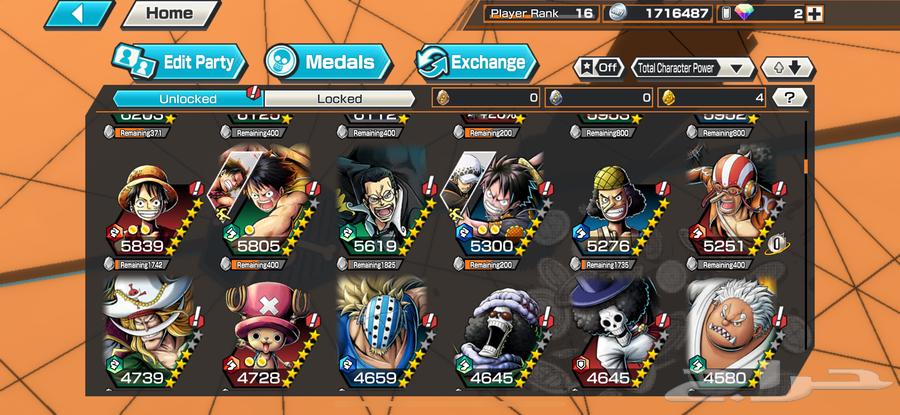The image size is (900, 415).
Task: Open the Medals menu
Action: (x=326, y=62)
